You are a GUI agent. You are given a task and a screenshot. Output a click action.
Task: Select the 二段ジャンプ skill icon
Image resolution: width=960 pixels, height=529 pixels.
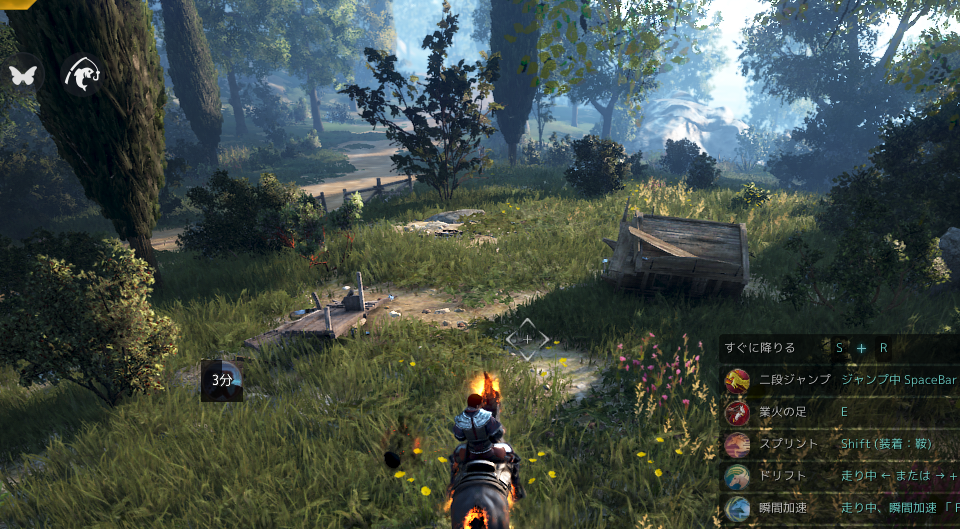click(737, 380)
